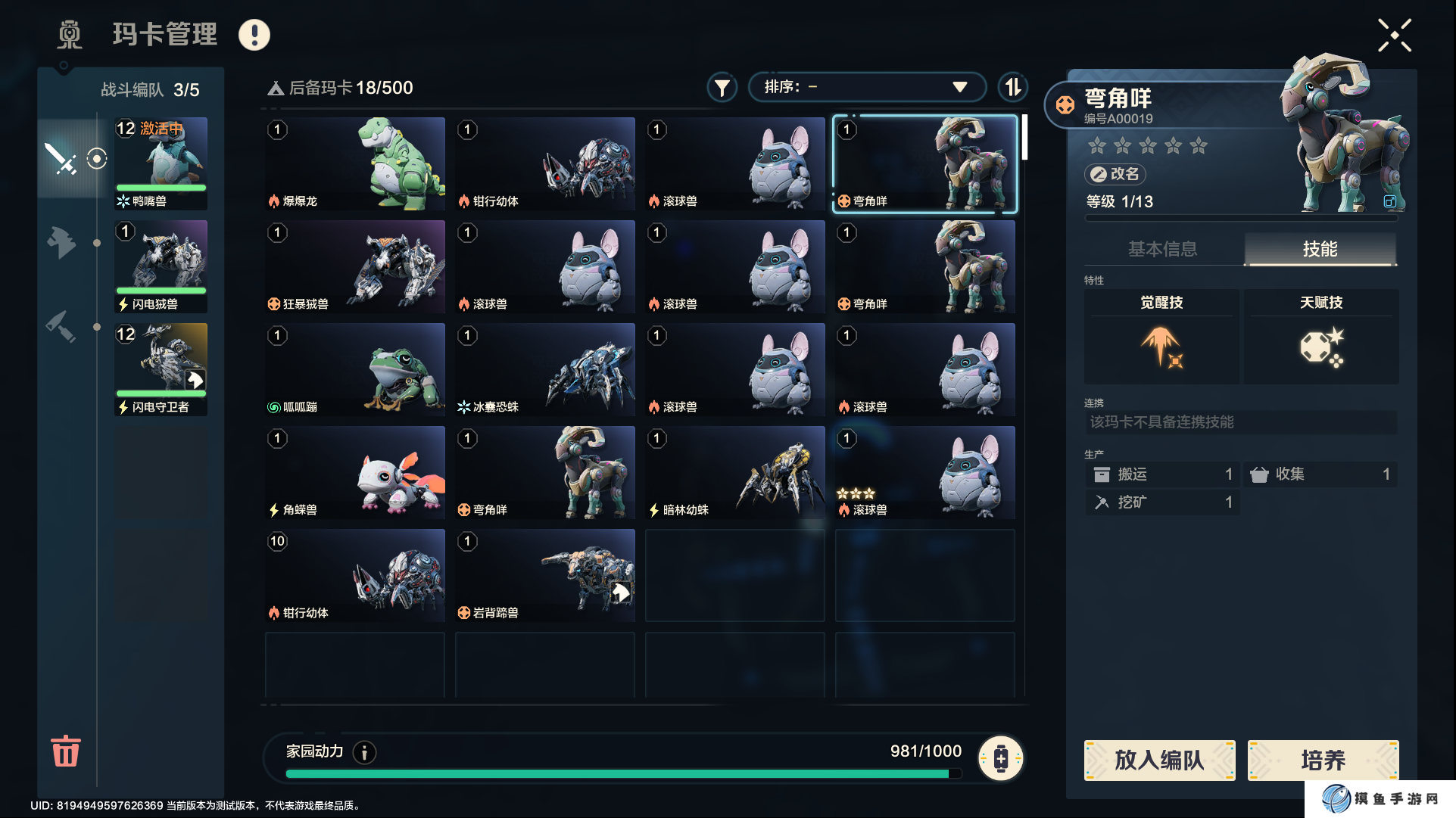This screenshot has width=1456, height=818.
Task: Select team member 鸭嘴兽
Action: [161, 163]
